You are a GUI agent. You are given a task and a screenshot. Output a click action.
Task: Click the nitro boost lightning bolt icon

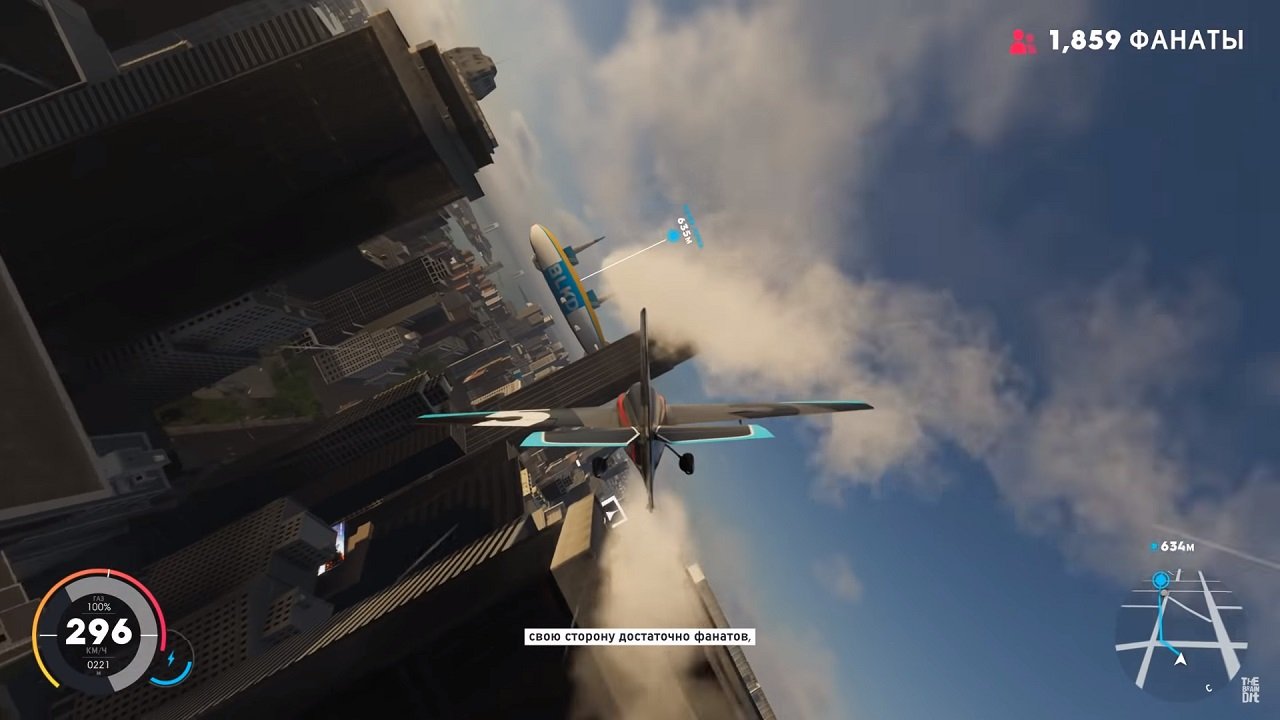pos(171,656)
